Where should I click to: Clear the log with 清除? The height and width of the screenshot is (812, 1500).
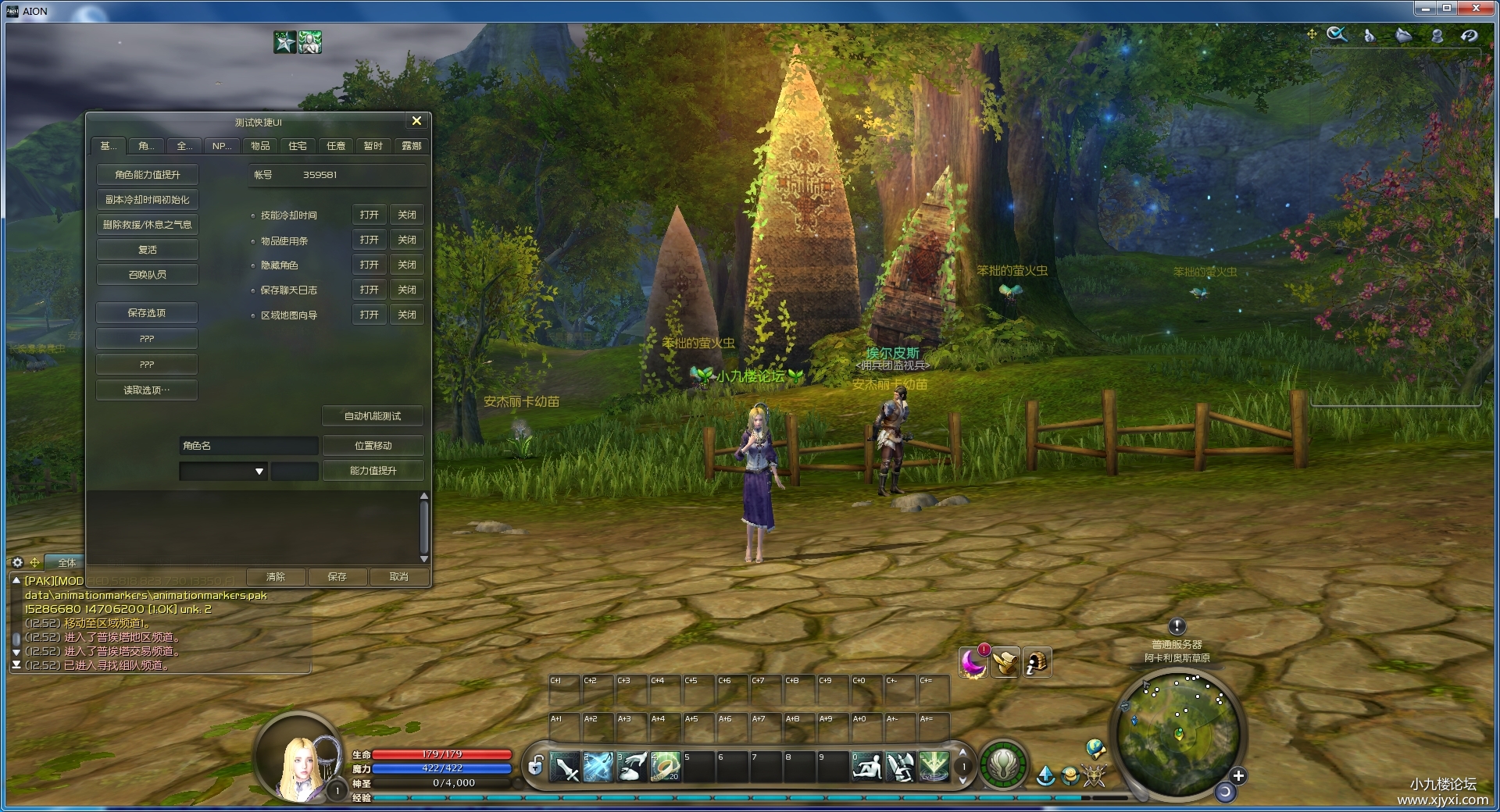coord(276,577)
